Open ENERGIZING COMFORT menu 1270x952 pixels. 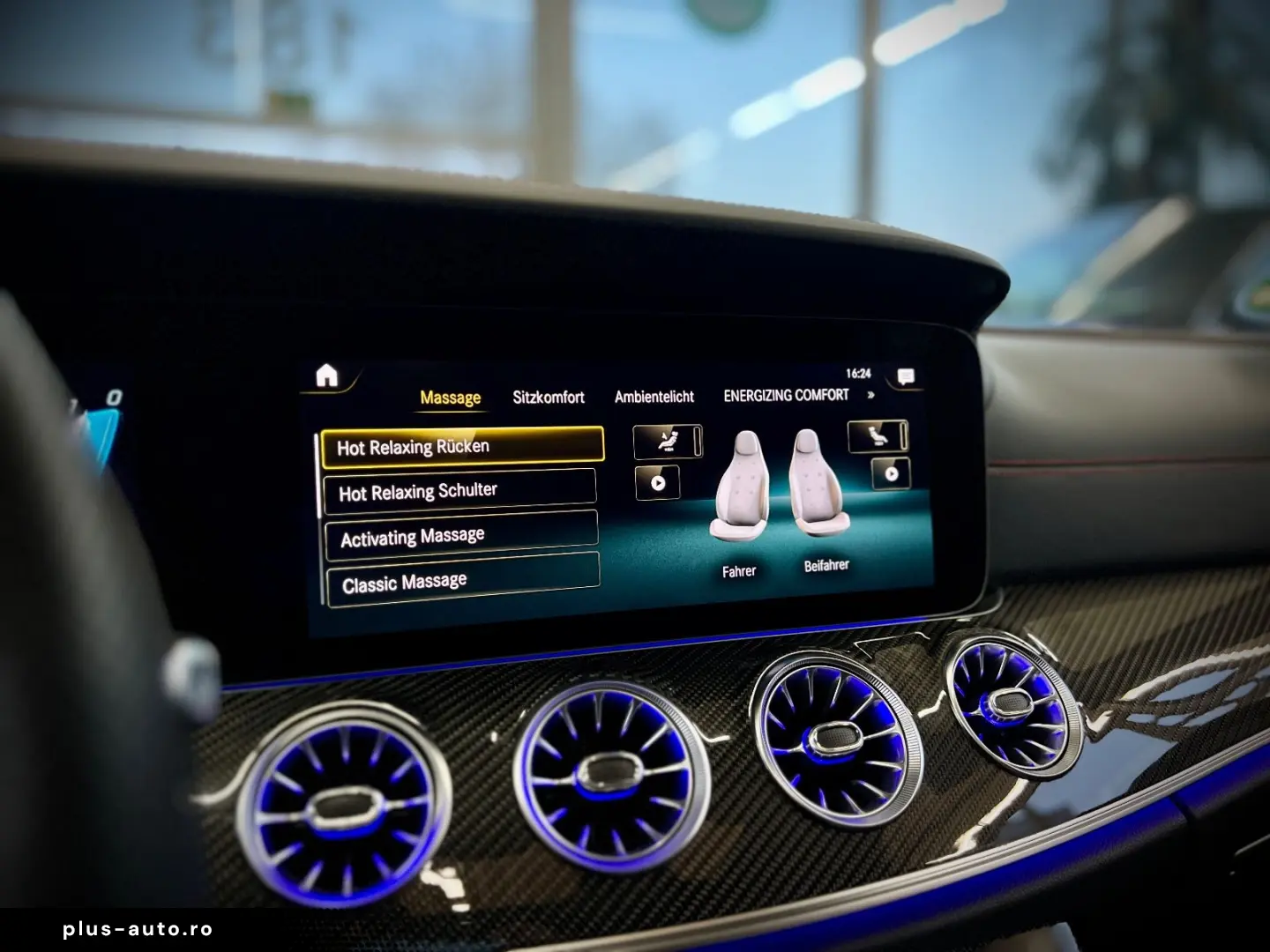788,395
